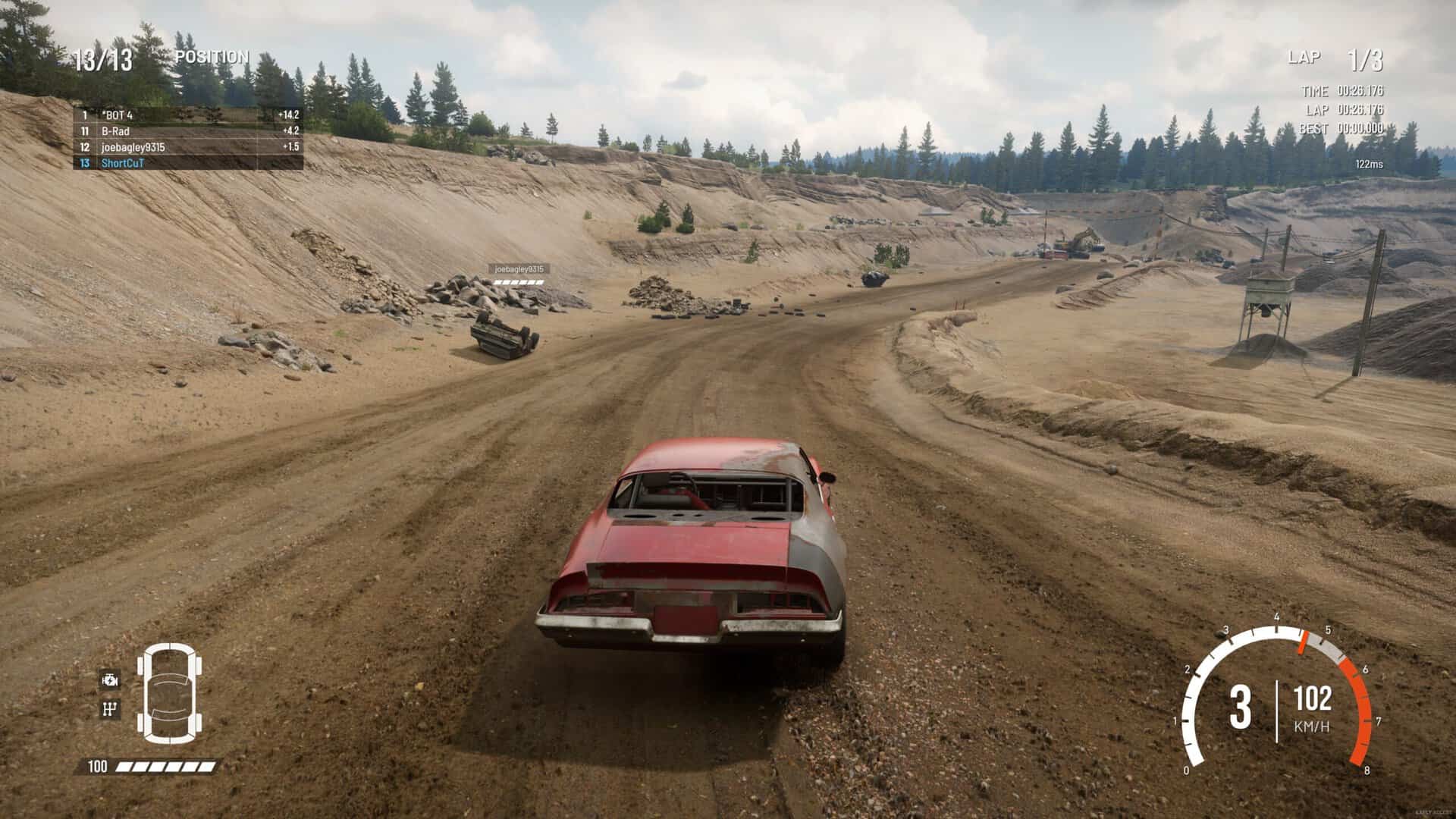Click the engine damage status icon
This screenshot has height=819, width=1456.
110,680
